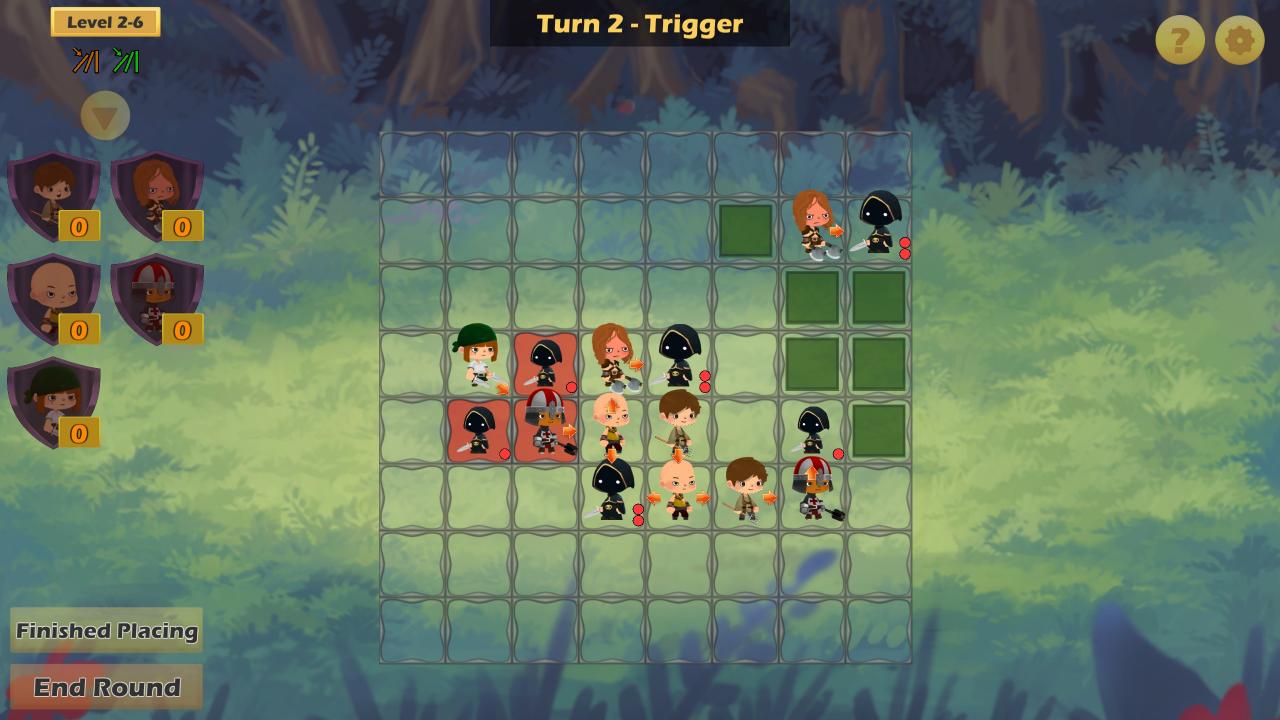
Task: Open the gear settings menu
Action: (1239, 41)
